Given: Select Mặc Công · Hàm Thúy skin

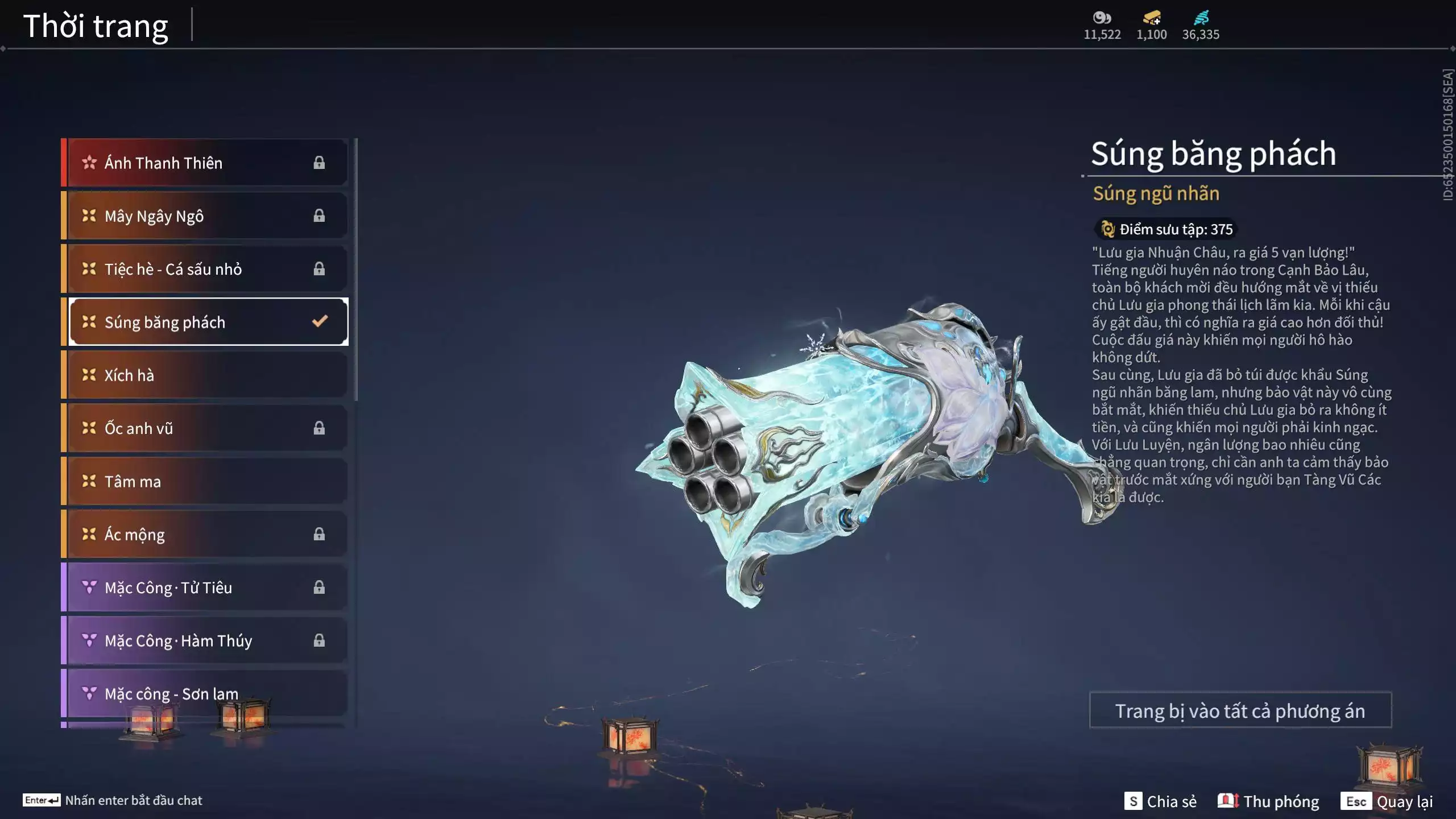Looking at the screenshot, I should click(x=205, y=640).
